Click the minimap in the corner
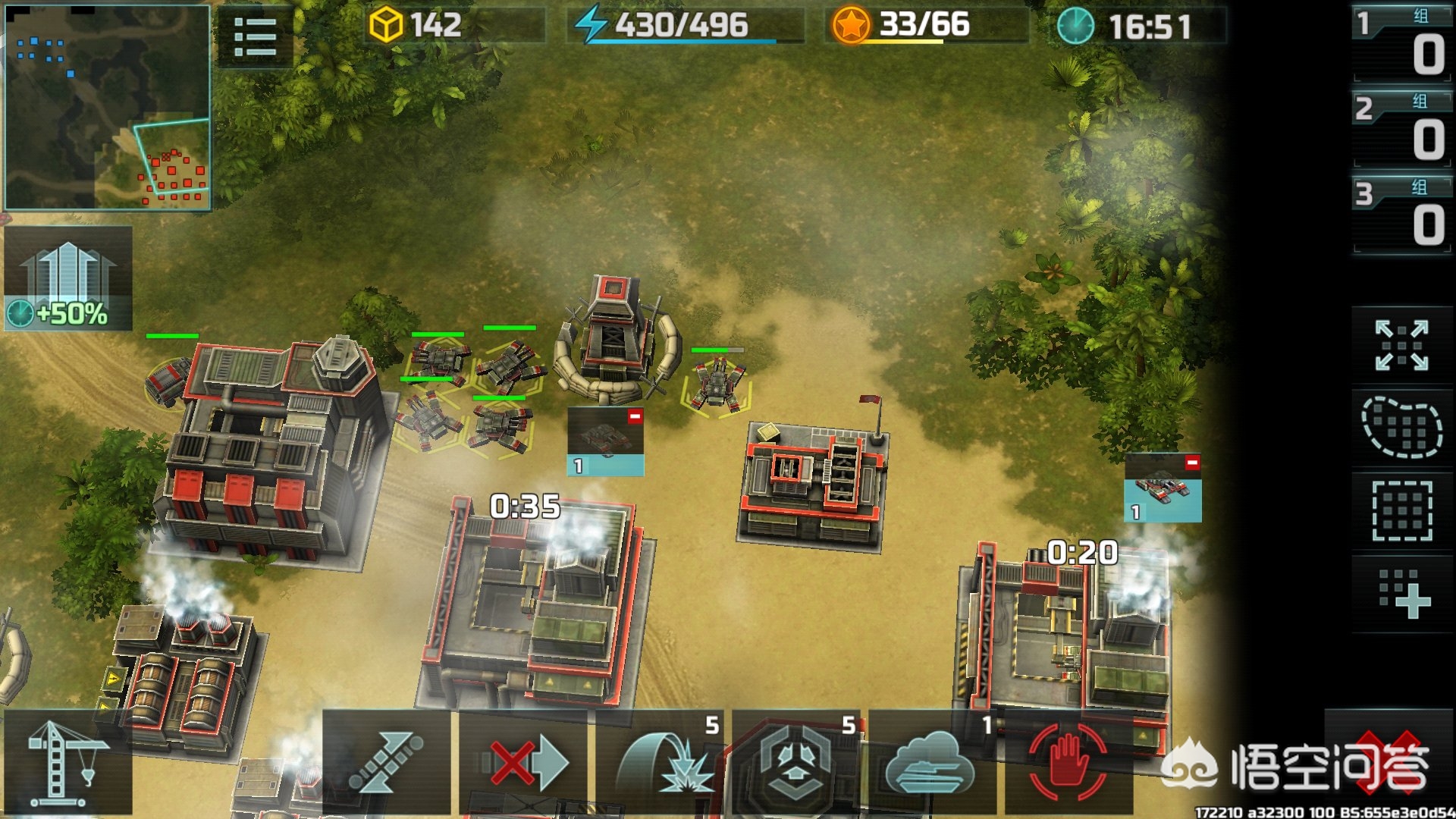The image size is (1456, 819). [x=107, y=107]
